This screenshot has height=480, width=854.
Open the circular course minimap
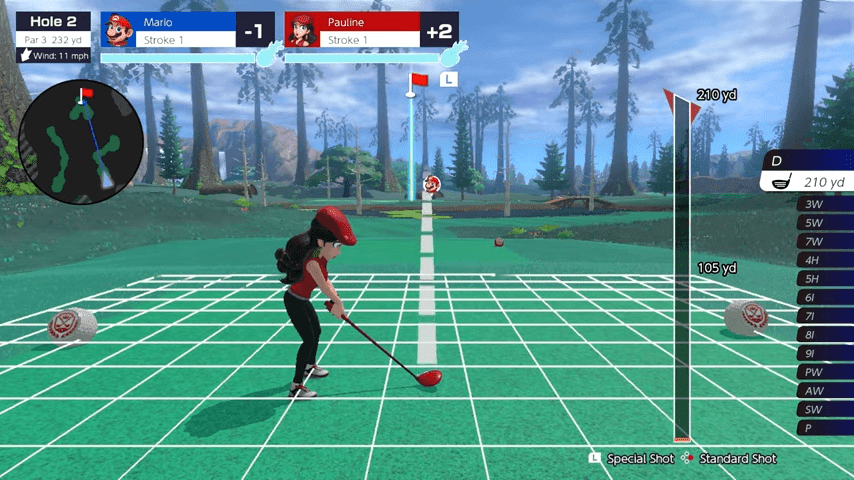[79, 142]
